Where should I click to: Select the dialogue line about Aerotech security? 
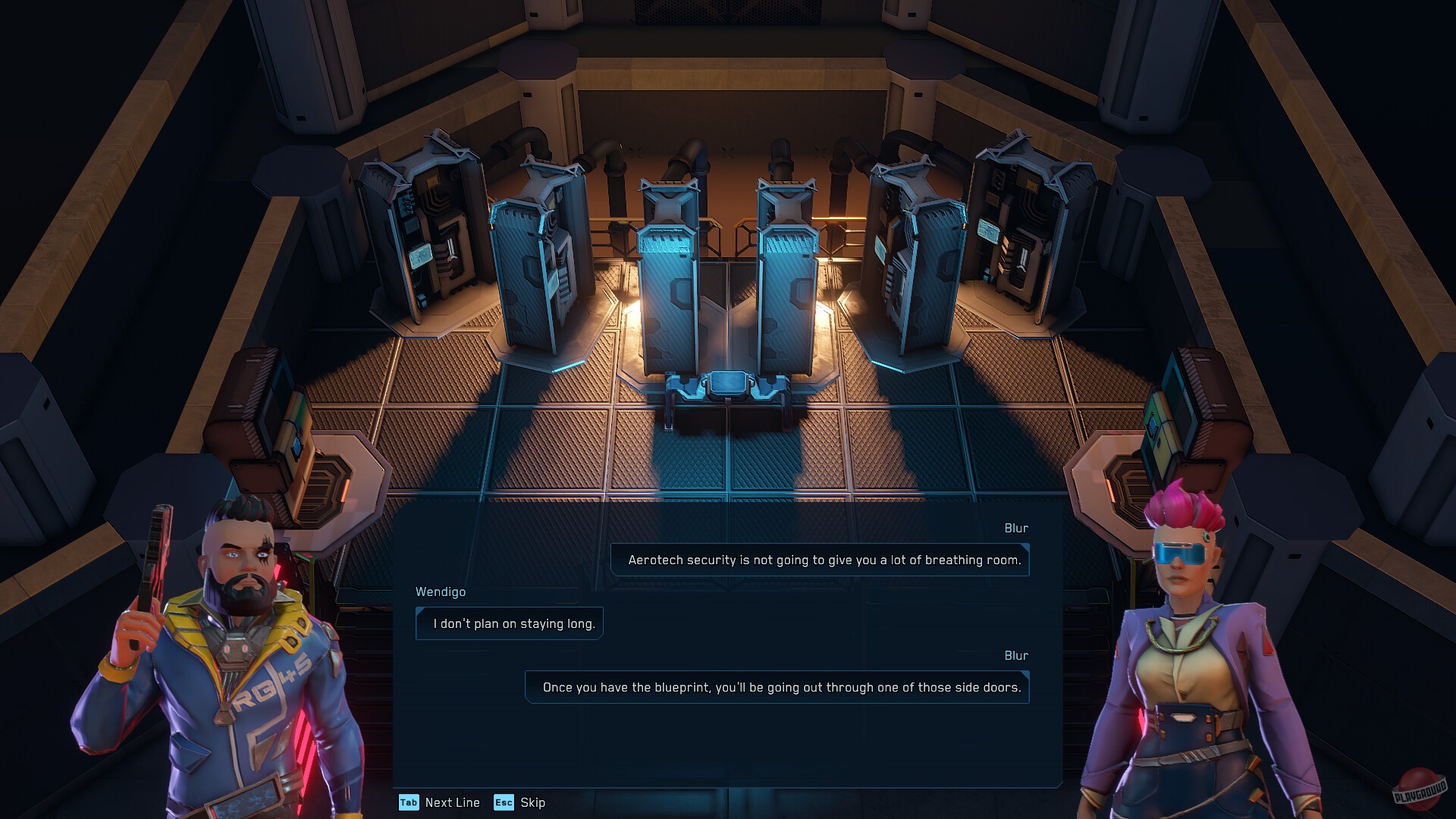click(x=819, y=560)
